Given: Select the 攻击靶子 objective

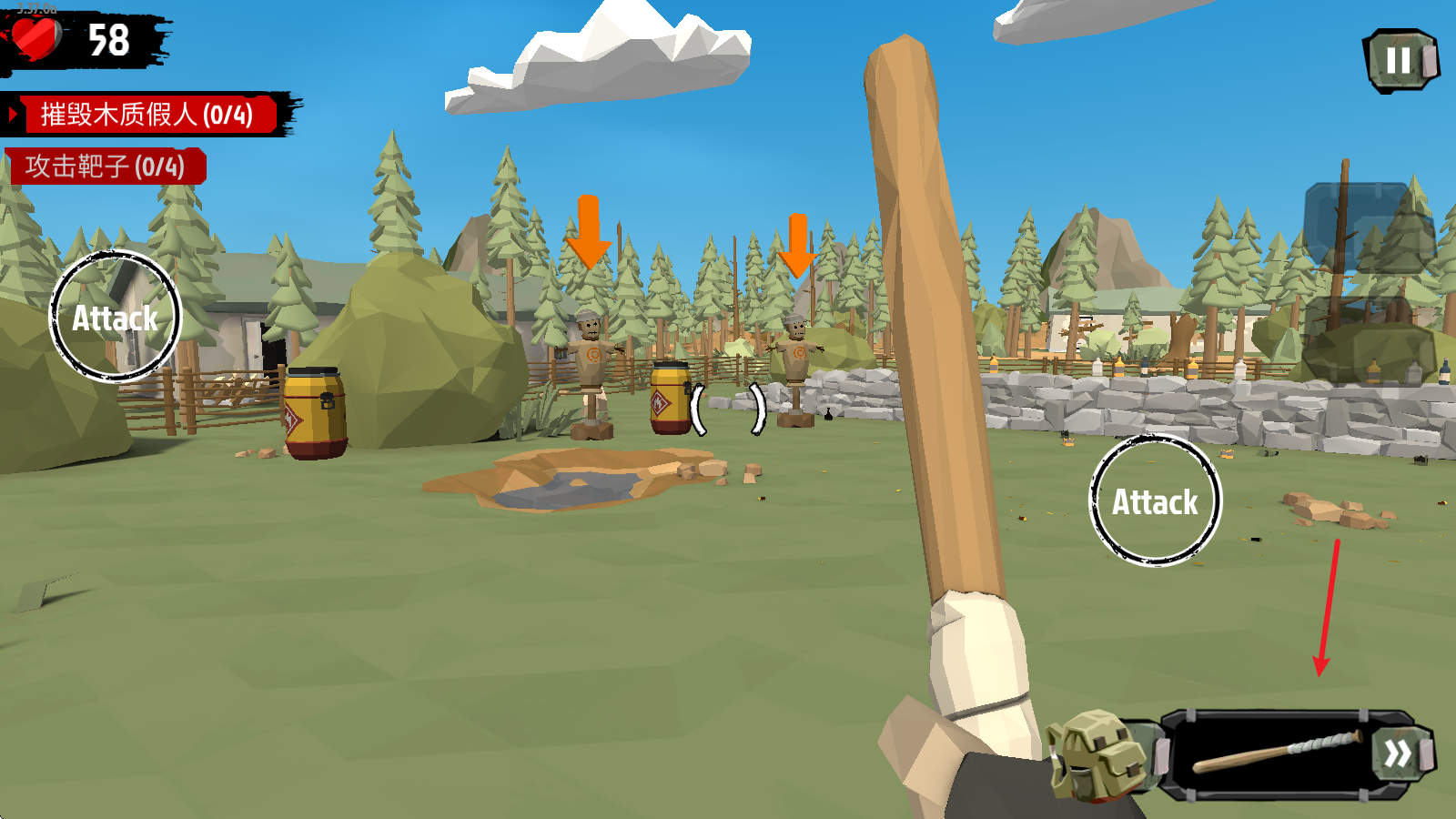Looking at the screenshot, I should click(x=106, y=167).
